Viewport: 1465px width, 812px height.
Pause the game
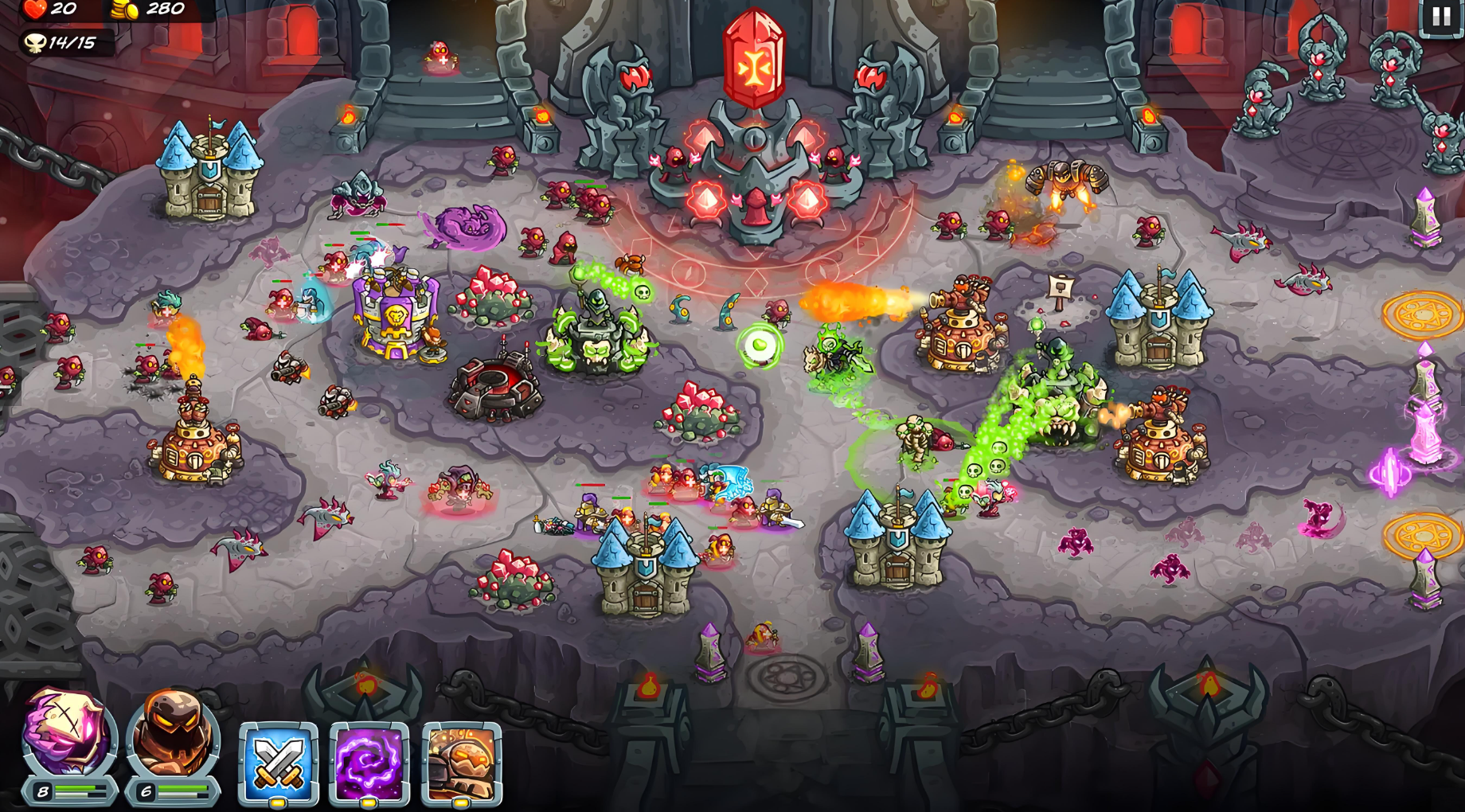(x=1441, y=17)
